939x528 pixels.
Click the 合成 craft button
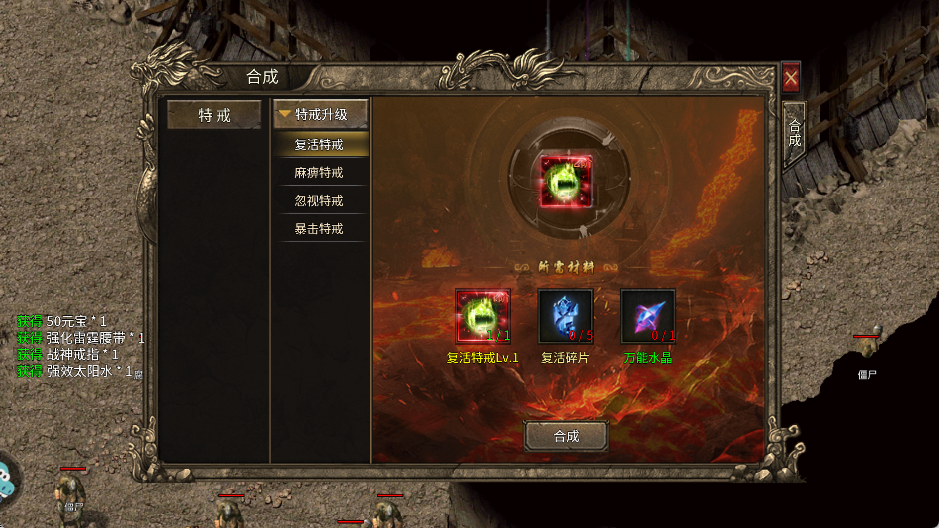(x=566, y=436)
